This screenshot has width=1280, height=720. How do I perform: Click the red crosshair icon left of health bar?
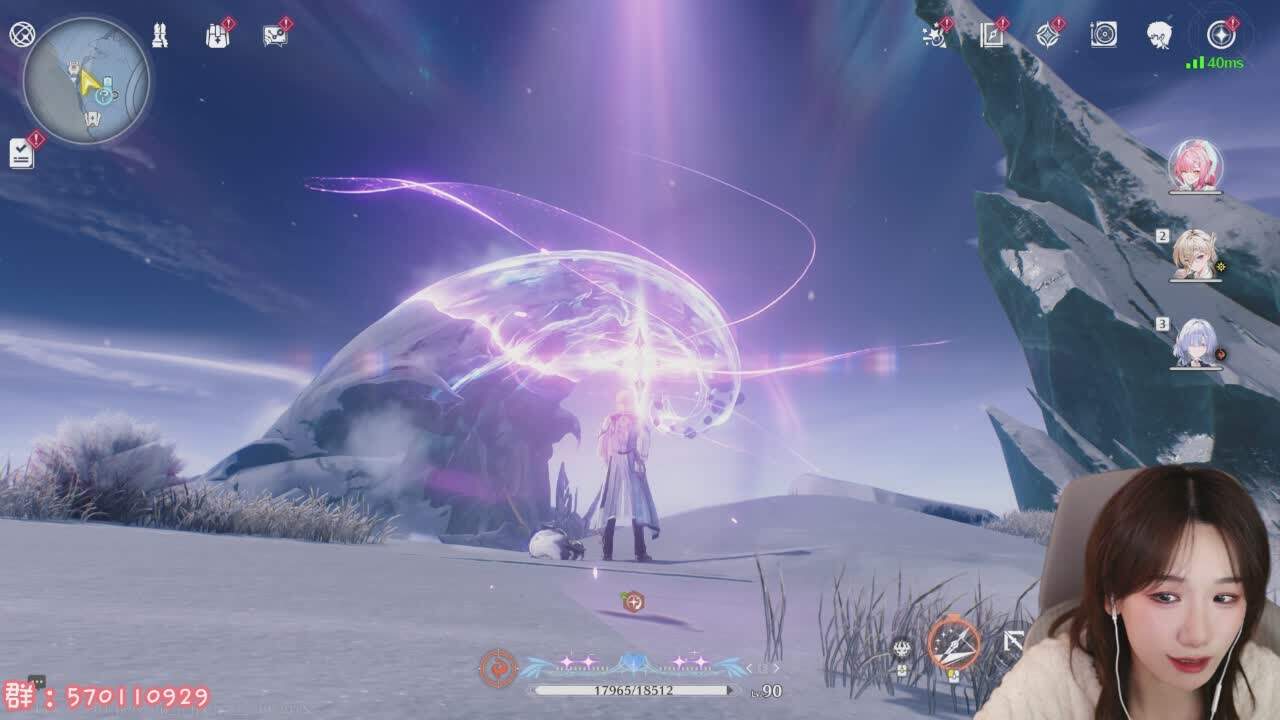tap(498, 668)
